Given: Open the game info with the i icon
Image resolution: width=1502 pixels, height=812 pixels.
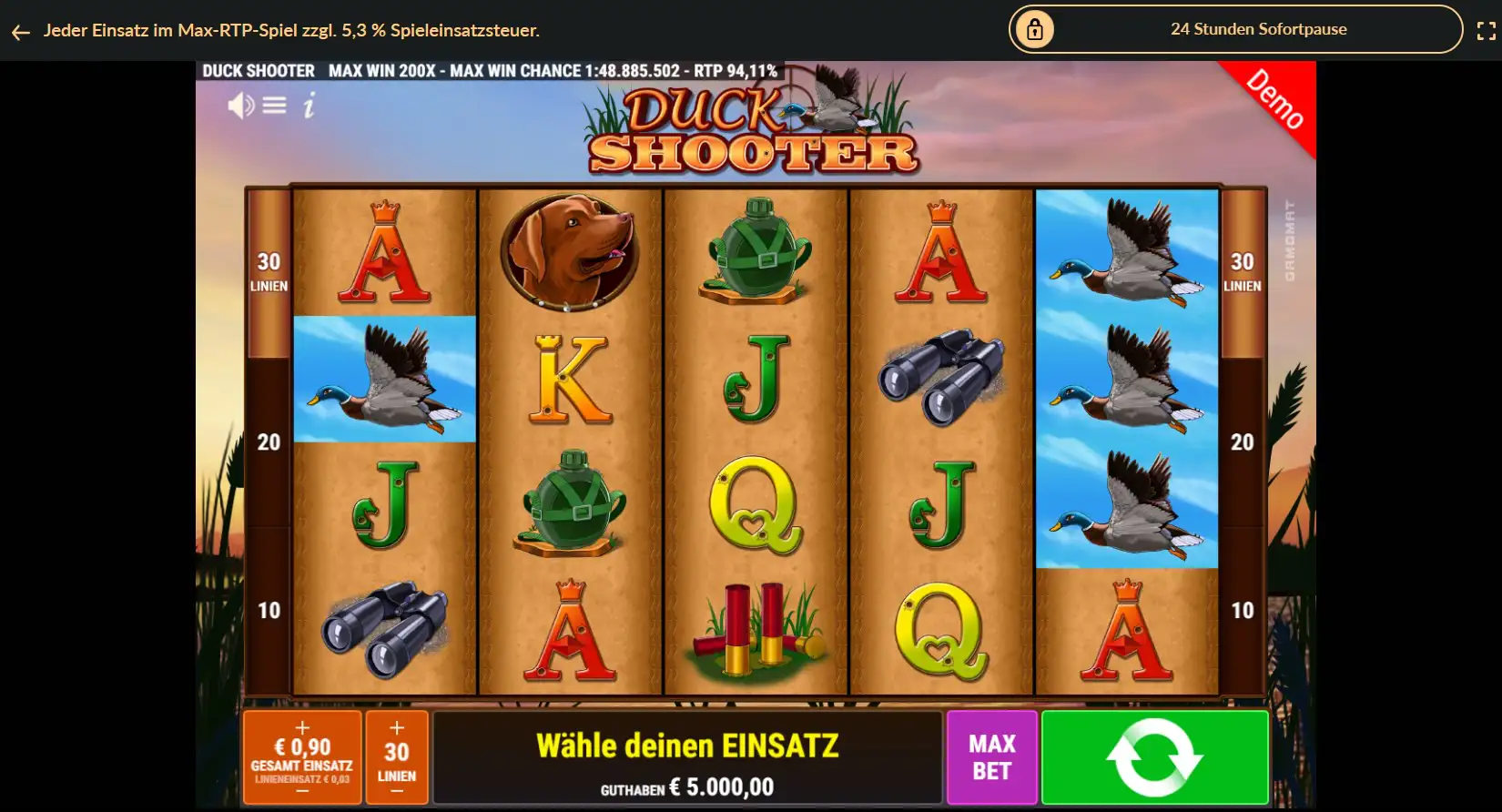Looking at the screenshot, I should coord(308,106).
